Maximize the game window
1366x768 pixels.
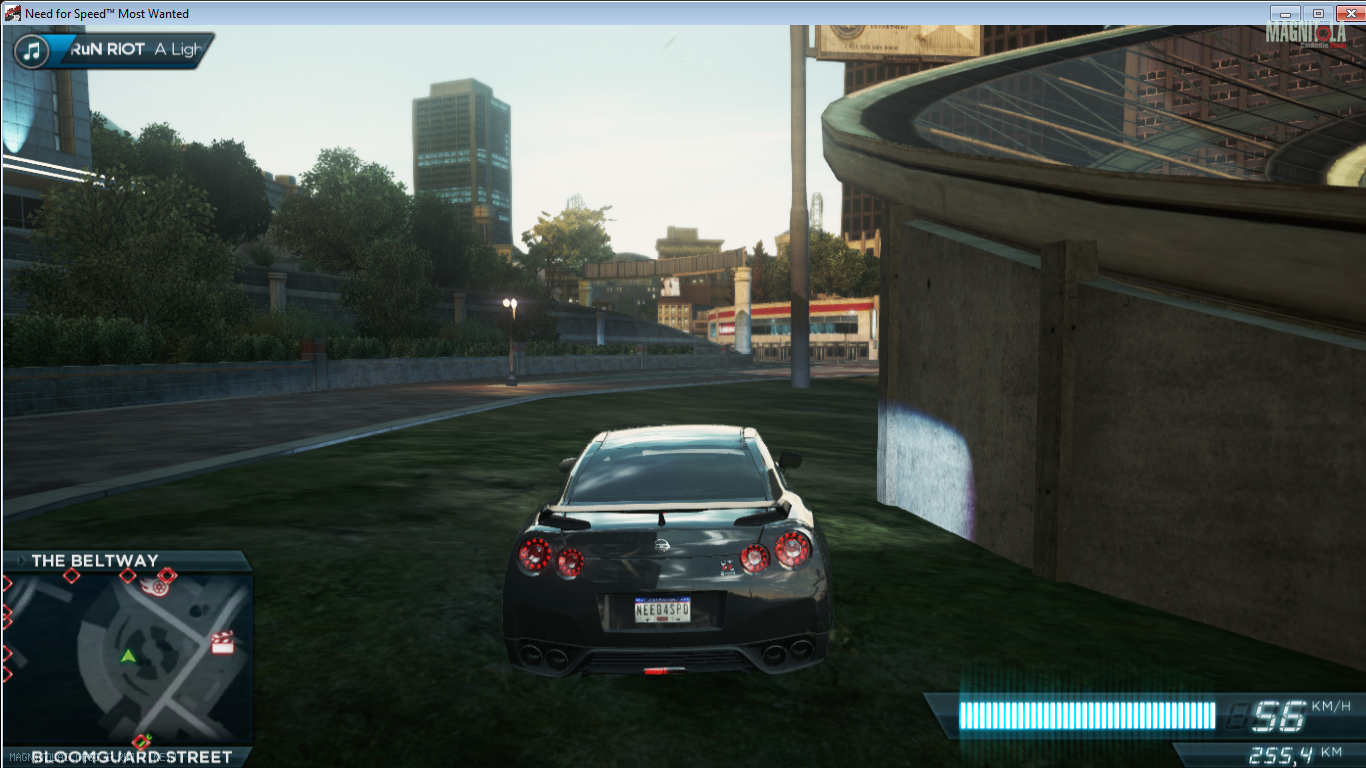(x=1317, y=13)
